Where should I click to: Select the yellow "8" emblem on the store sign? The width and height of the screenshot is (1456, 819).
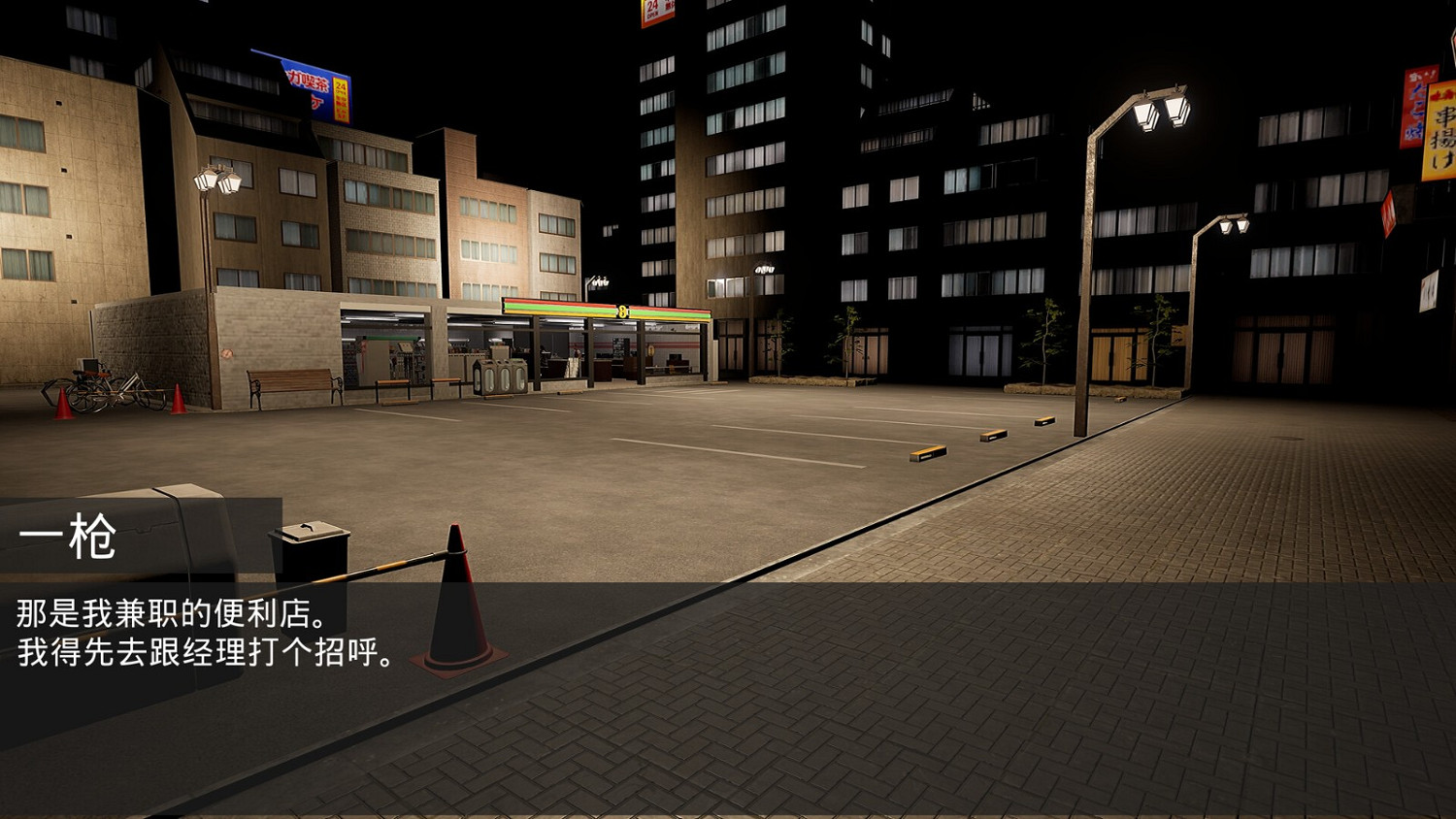point(623,310)
